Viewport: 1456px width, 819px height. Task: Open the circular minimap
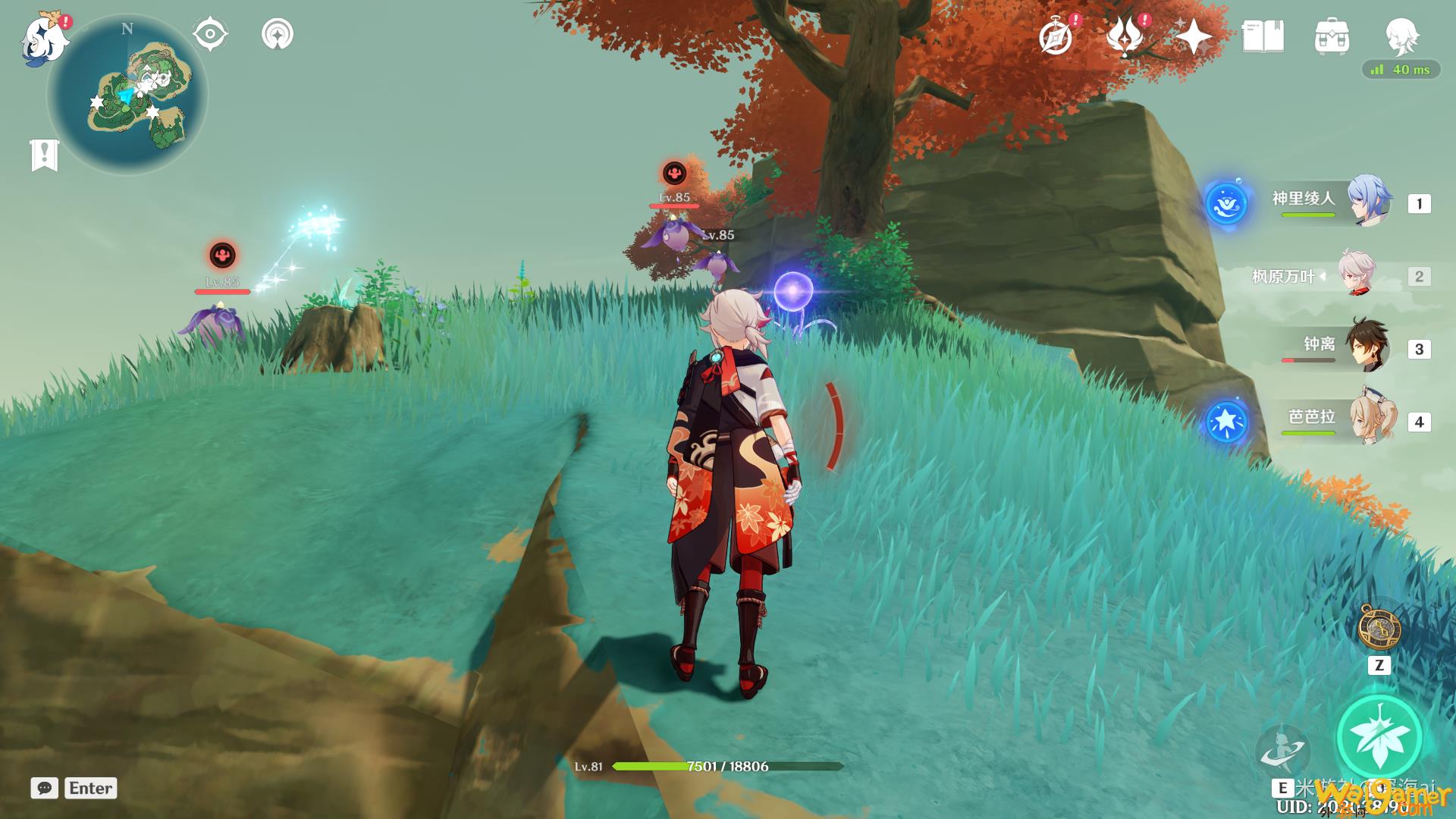pos(127,96)
